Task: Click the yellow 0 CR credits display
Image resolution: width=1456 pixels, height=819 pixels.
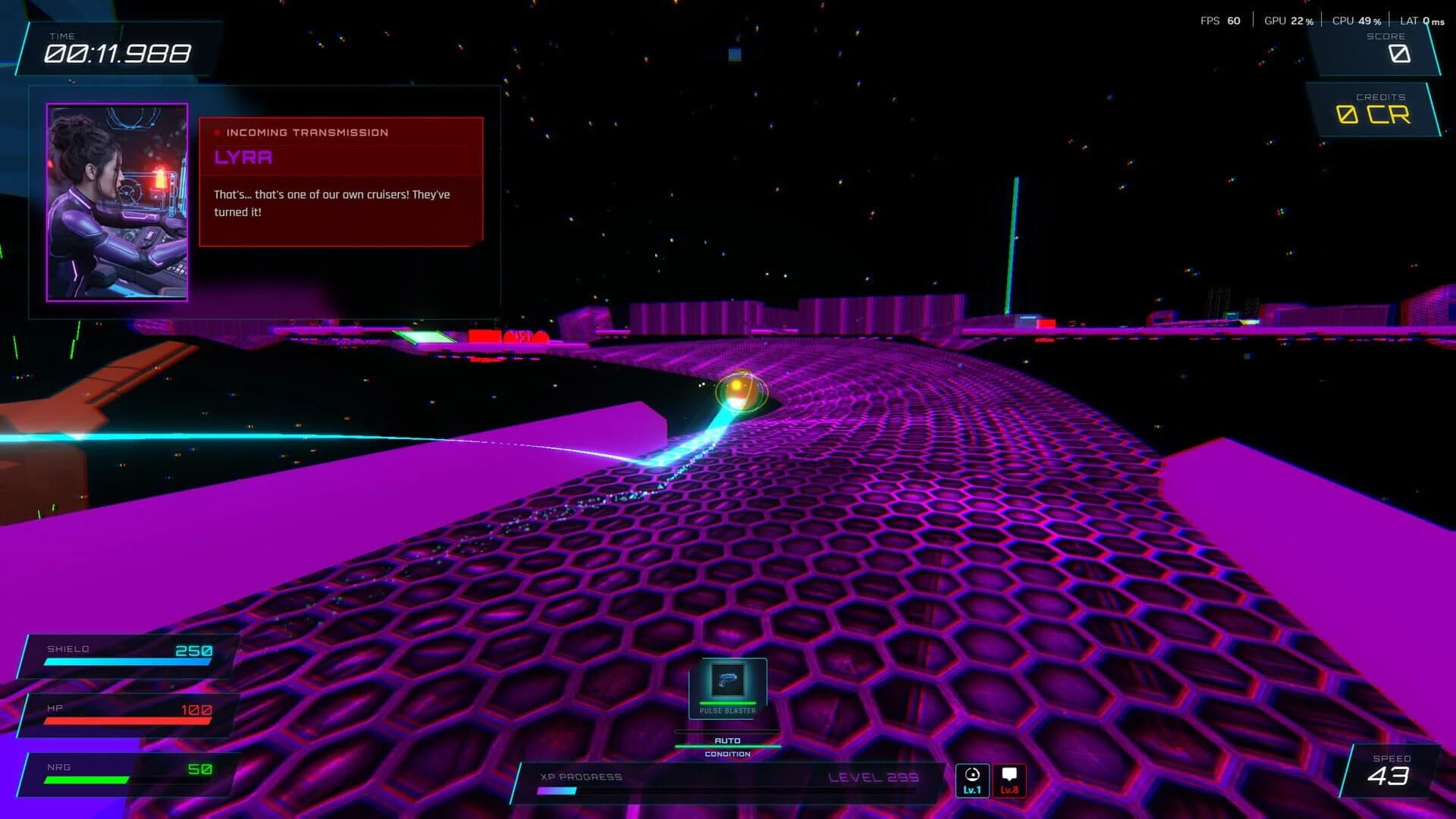Action: click(1374, 114)
